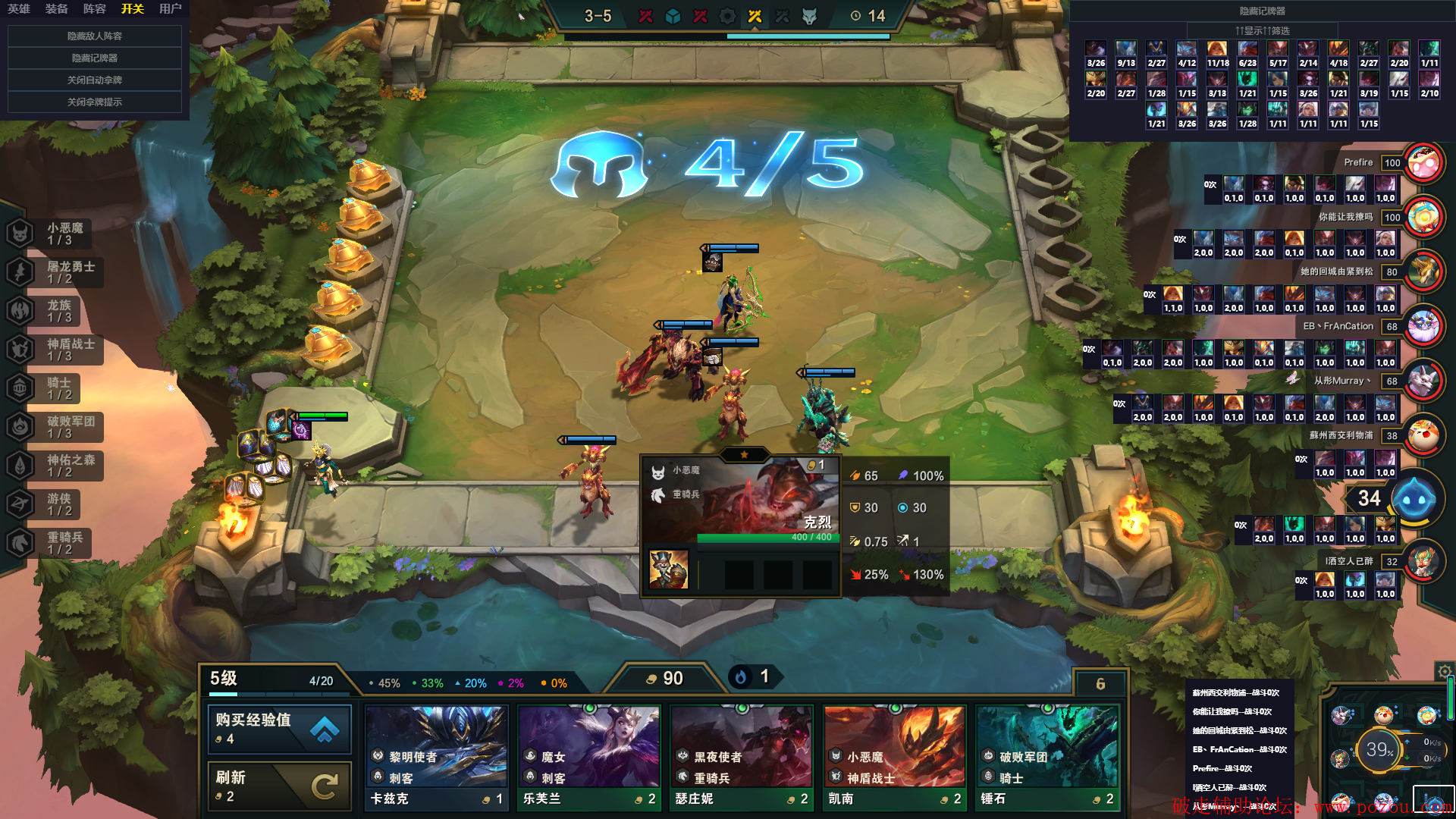Toggle 隐藏敌人阵容 option
This screenshot has width=1456, height=819.
point(95,36)
